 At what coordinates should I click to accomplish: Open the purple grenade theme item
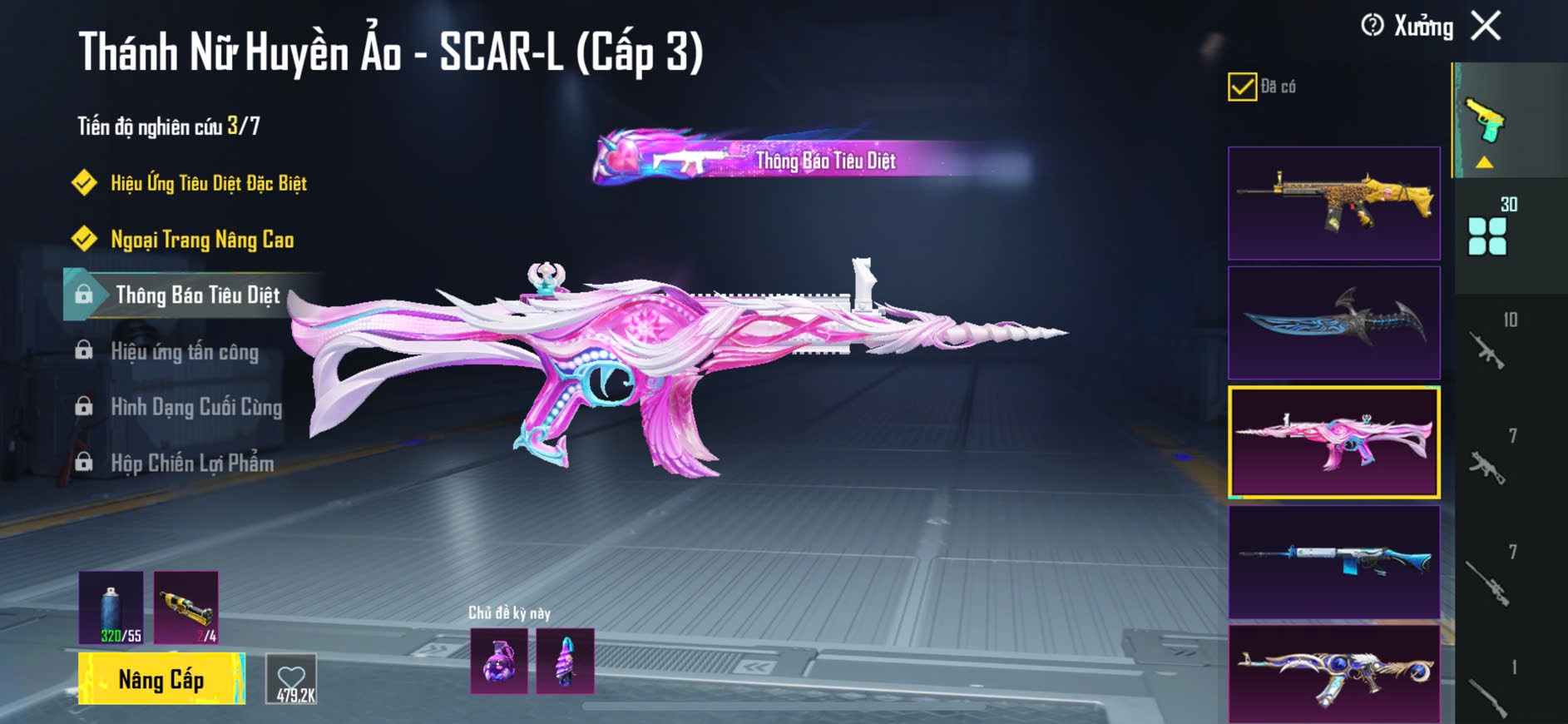(498, 661)
